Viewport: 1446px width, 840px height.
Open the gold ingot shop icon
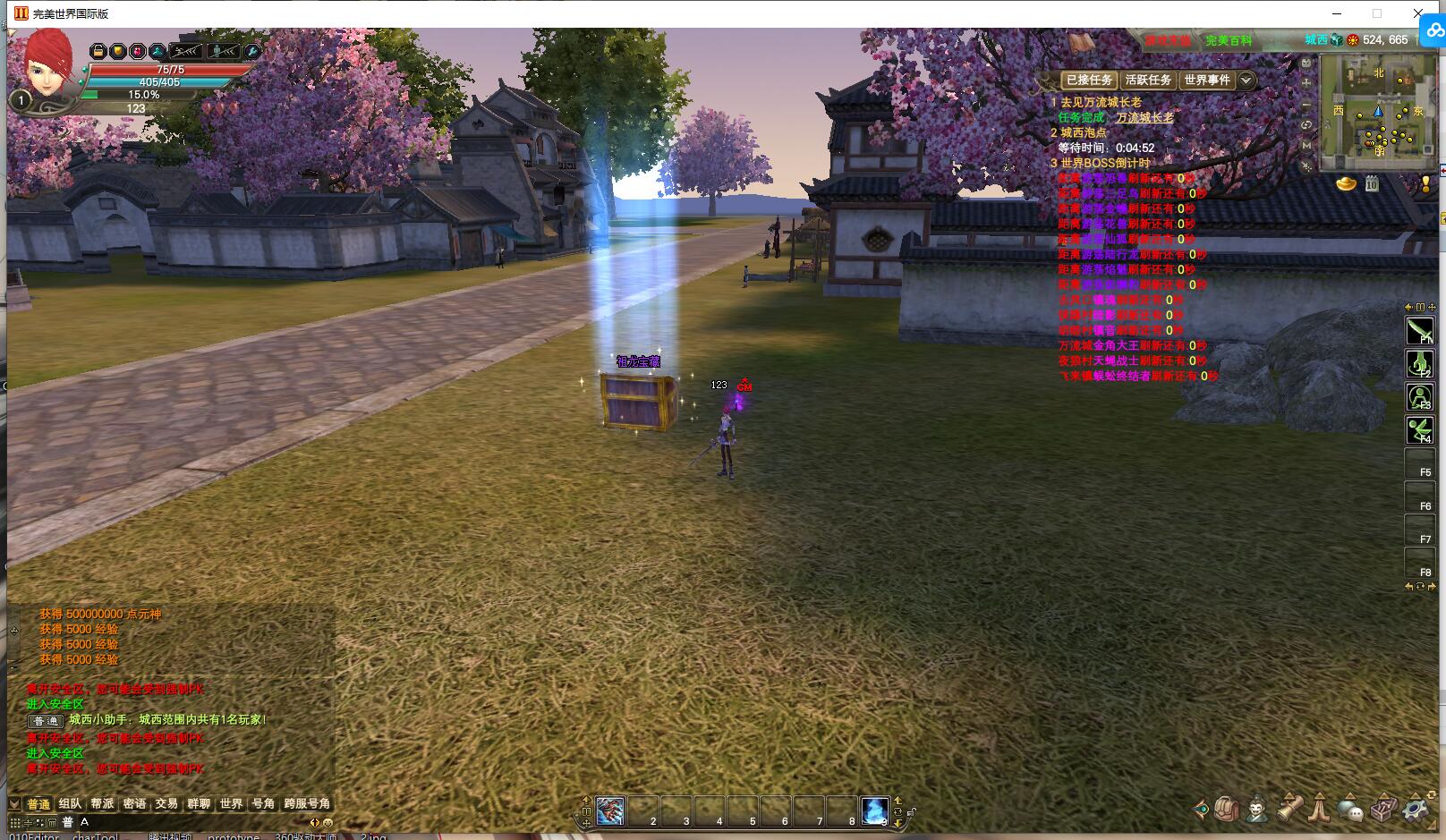tap(1346, 184)
